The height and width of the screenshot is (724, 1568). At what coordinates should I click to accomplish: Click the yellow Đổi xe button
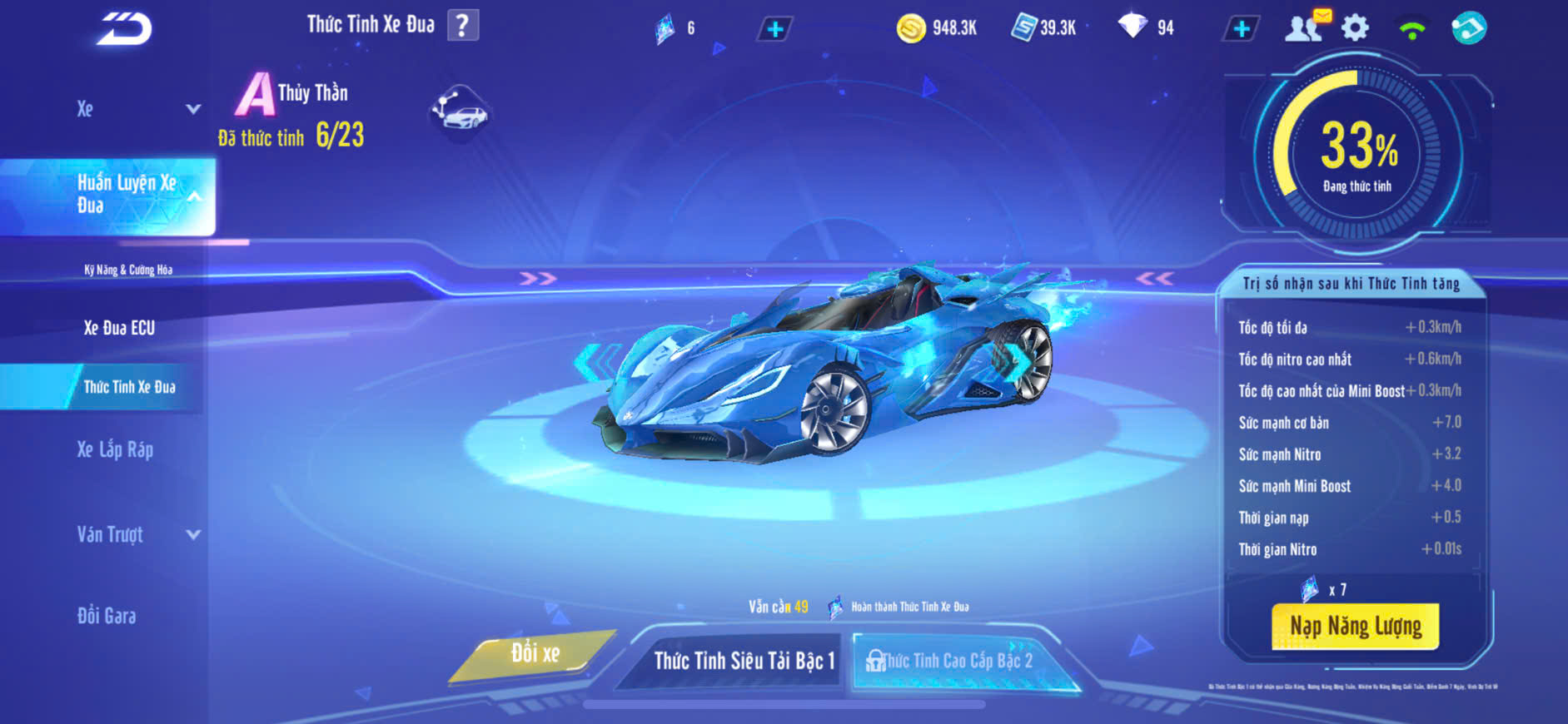[x=534, y=654]
